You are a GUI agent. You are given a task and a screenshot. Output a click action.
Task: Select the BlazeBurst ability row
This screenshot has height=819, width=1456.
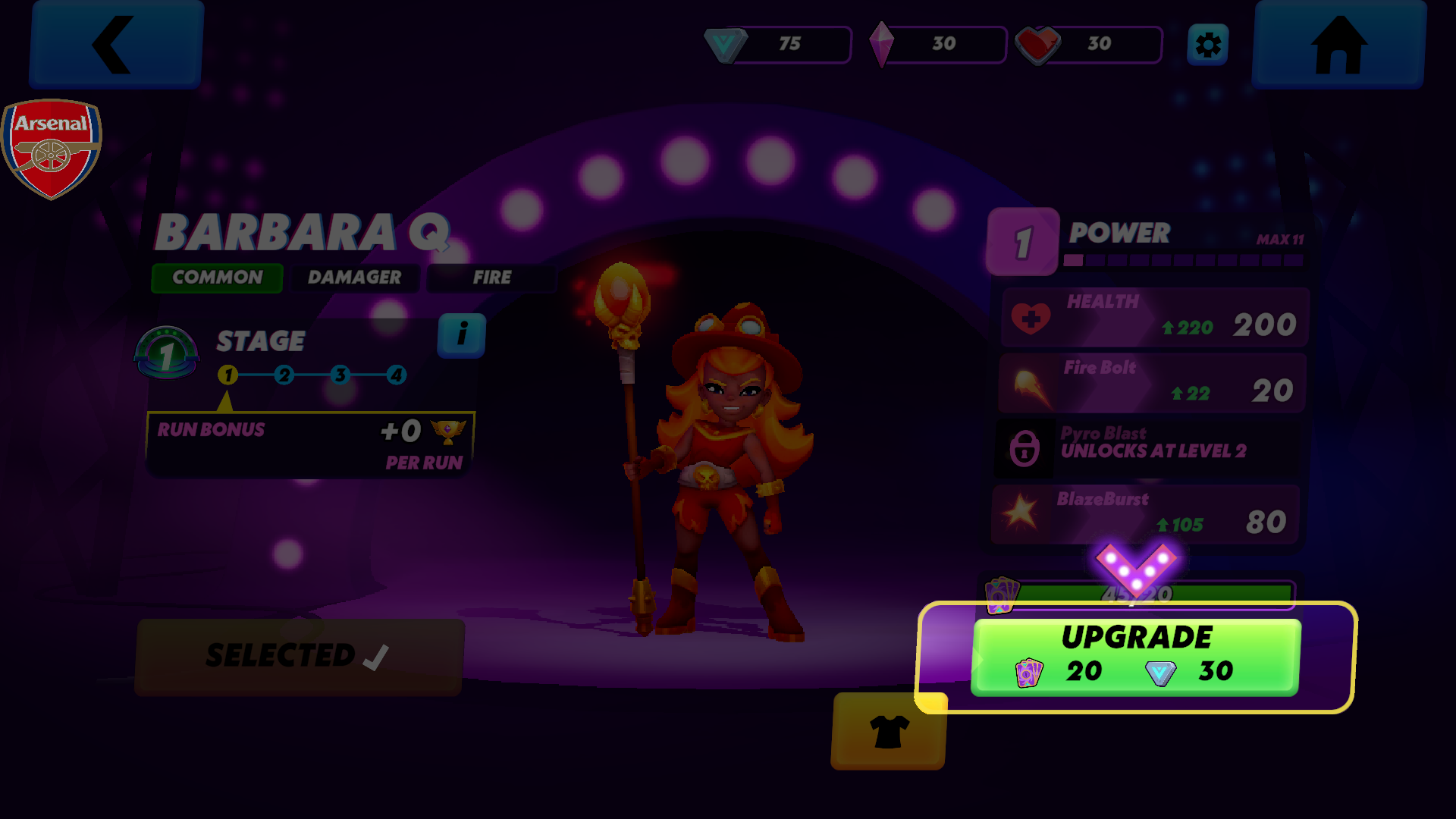point(1146,515)
